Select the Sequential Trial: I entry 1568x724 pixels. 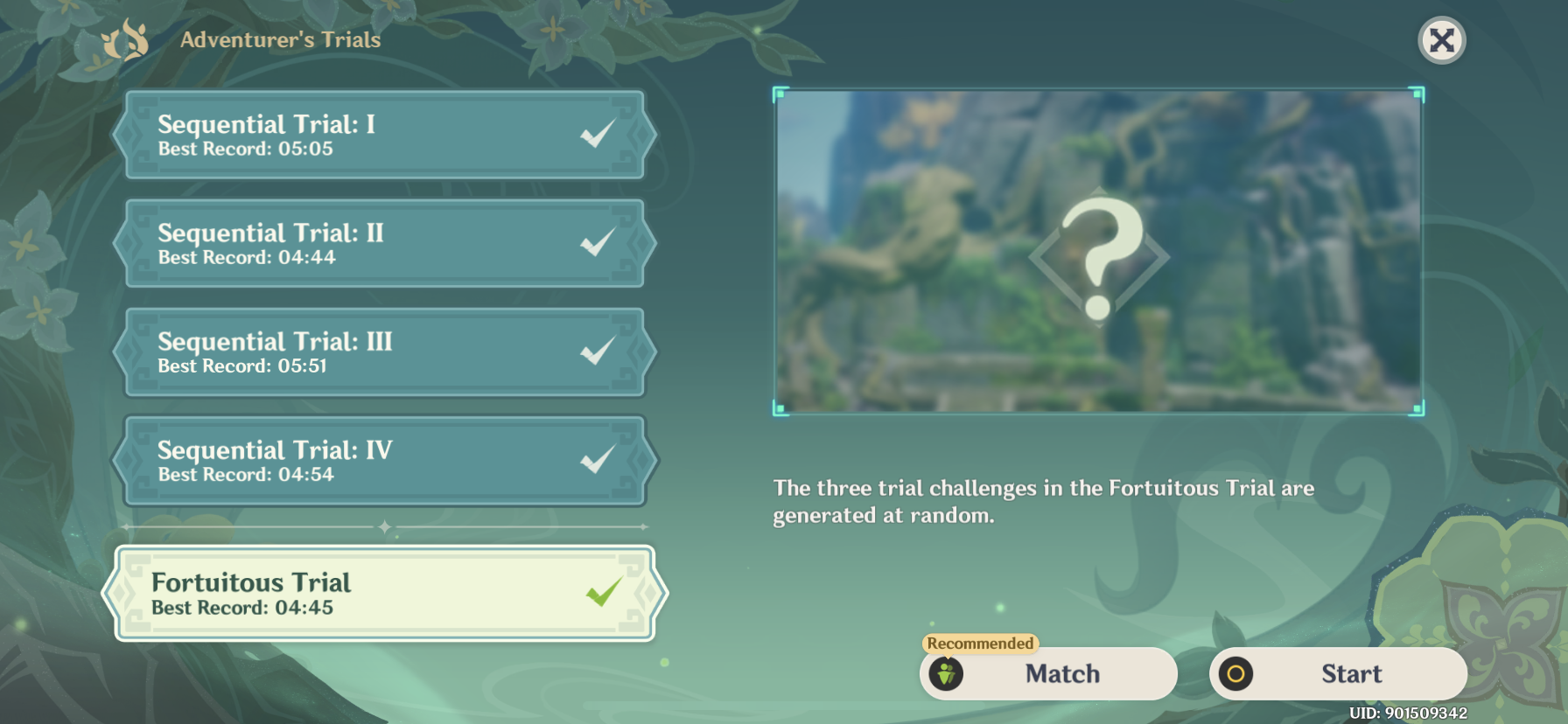pyautogui.click(x=350, y=135)
